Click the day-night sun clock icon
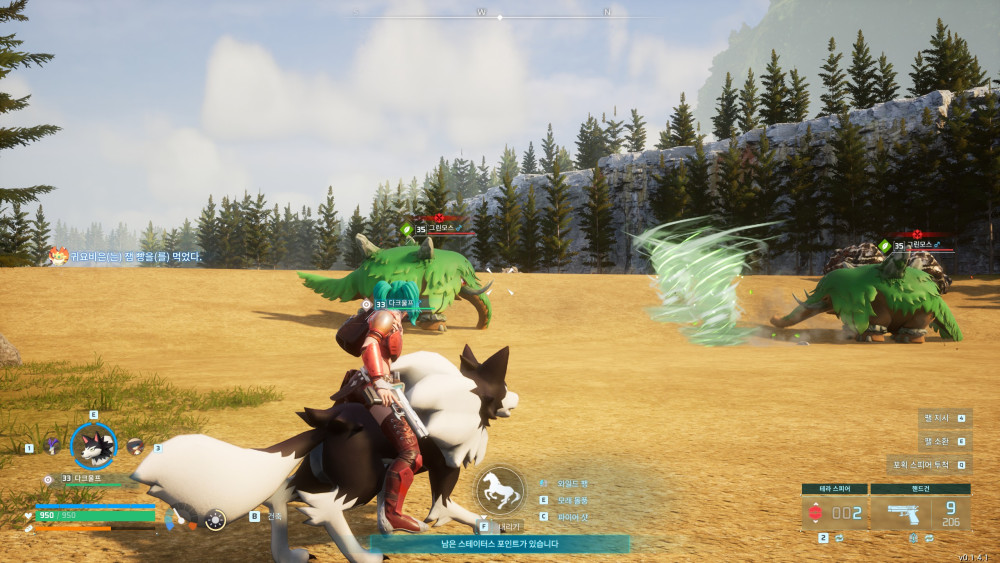Viewport: 1000px width, 563px height. 215,519
